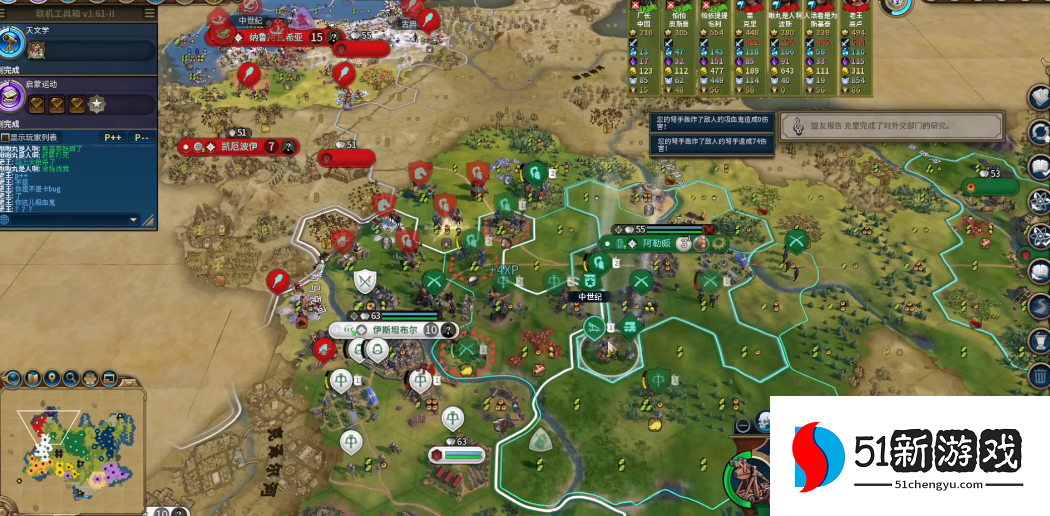Open the Astronomy research panel icon
The width and height of the screenshot is (1050, 516).
pyautogui.click(x=13, y=43)
